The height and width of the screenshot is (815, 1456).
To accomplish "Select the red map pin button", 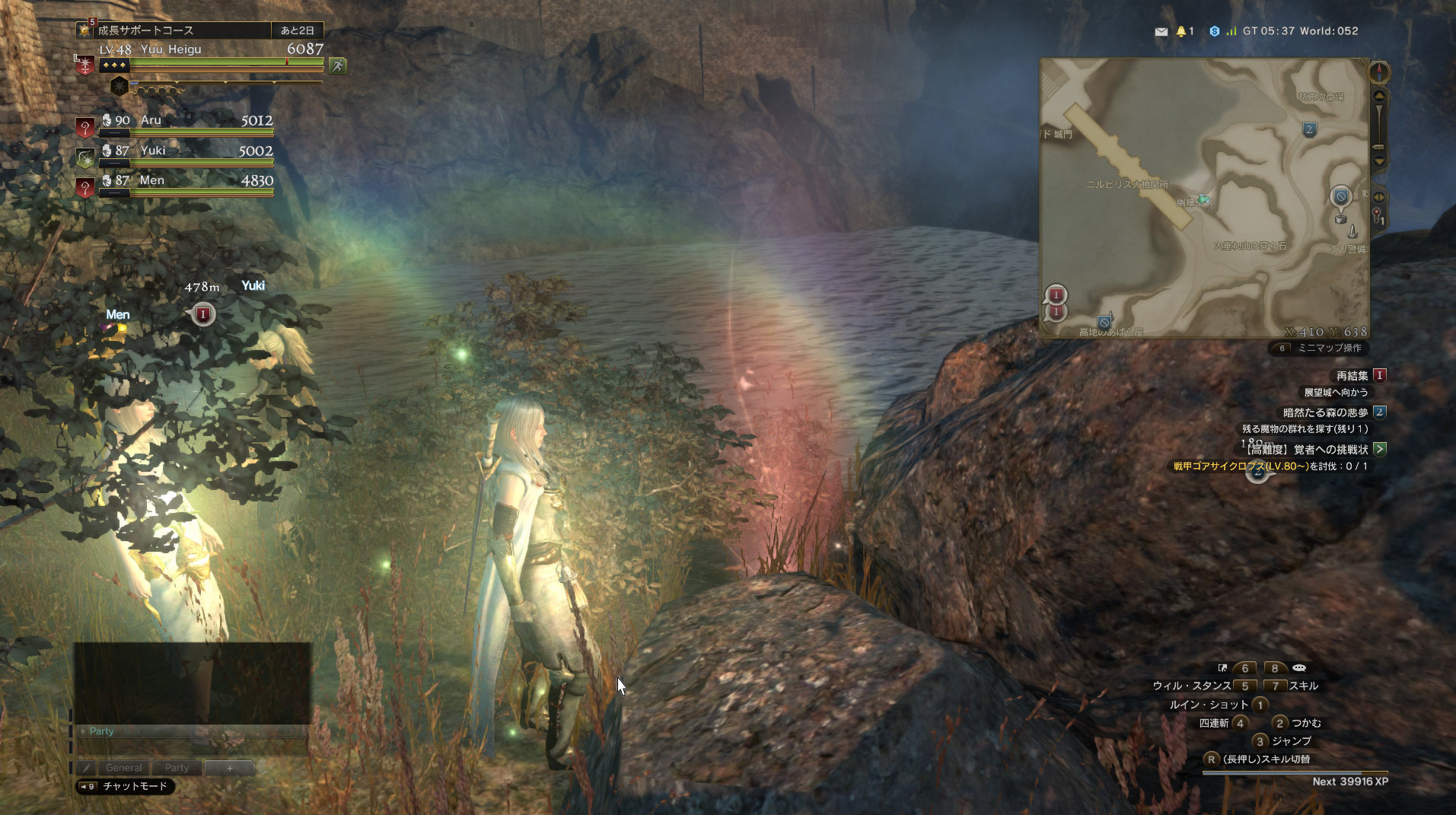I will (1377, 217).
